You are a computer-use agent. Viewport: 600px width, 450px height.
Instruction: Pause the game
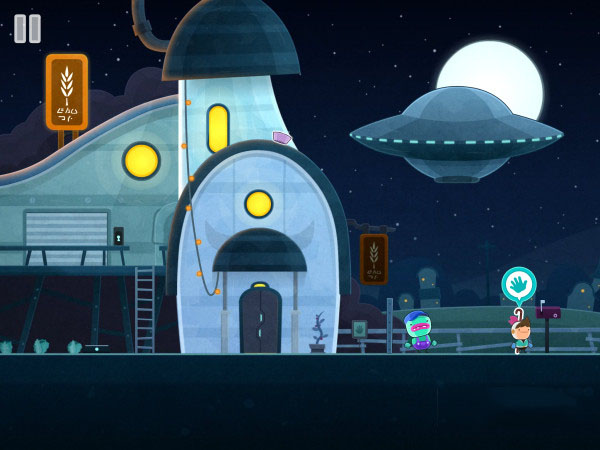click(x=27, y=28)
